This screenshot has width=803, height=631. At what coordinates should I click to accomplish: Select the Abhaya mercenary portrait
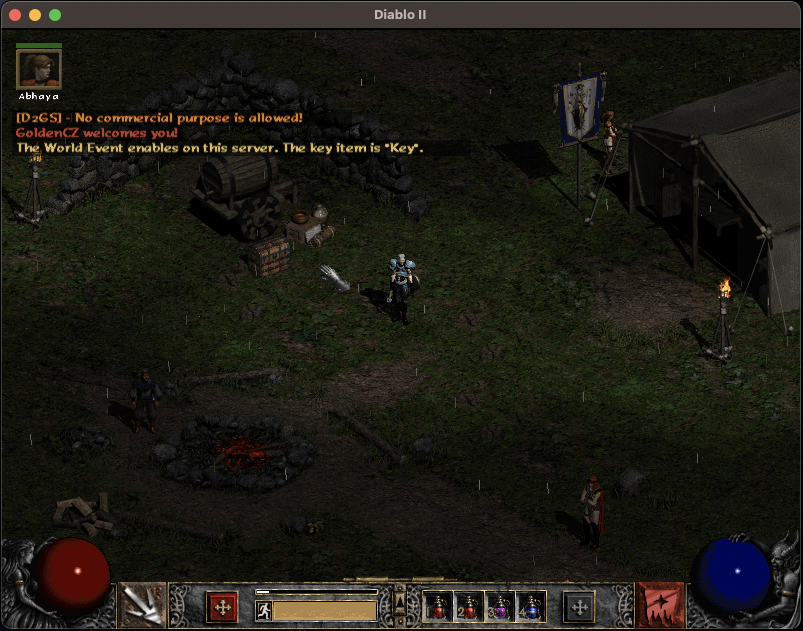(39, 69)
